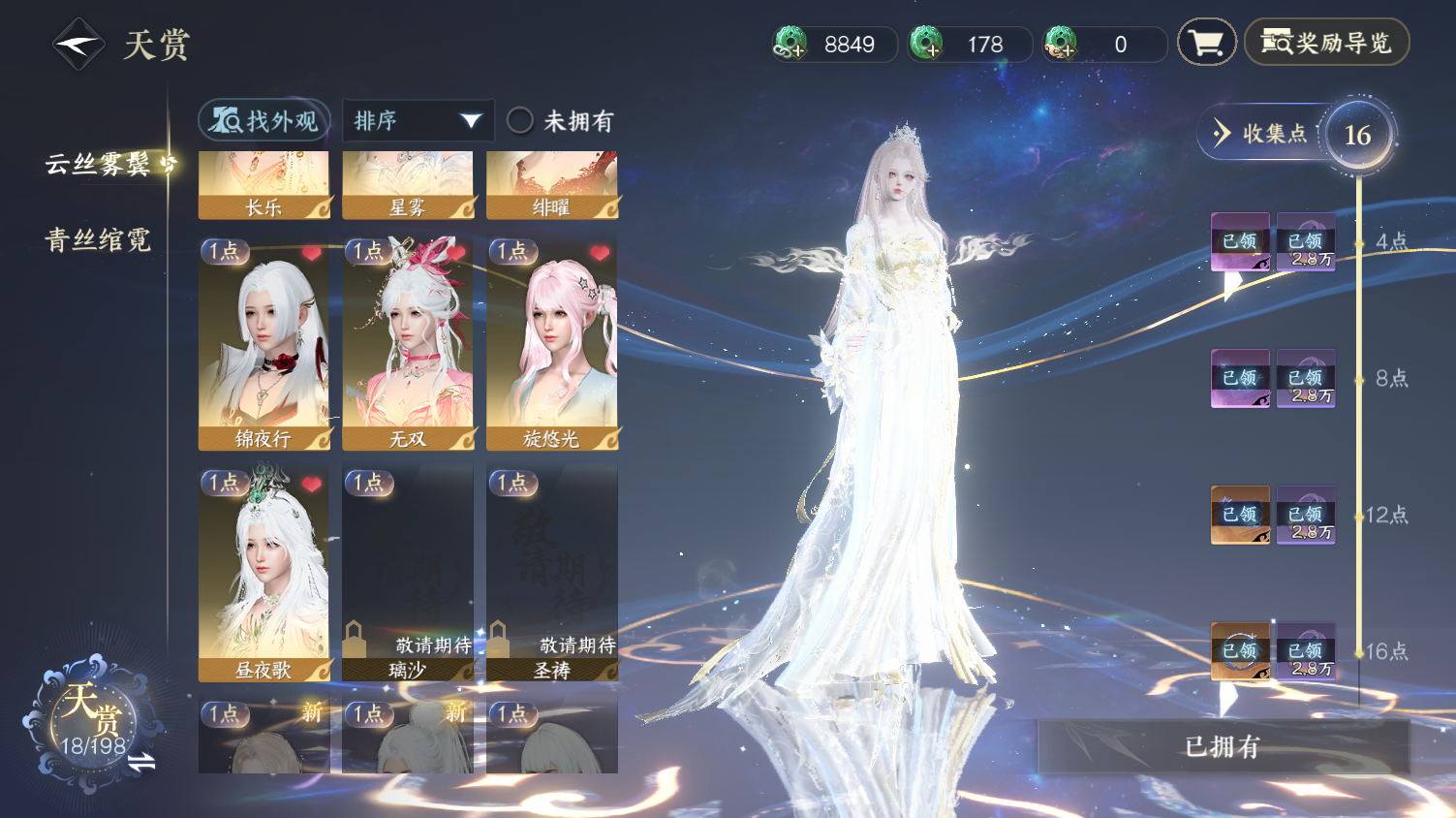This screenshot has width=1456, height=818.
Task: Choose the 旋悠光 pink hairstyle
Action: pos(552,344)
